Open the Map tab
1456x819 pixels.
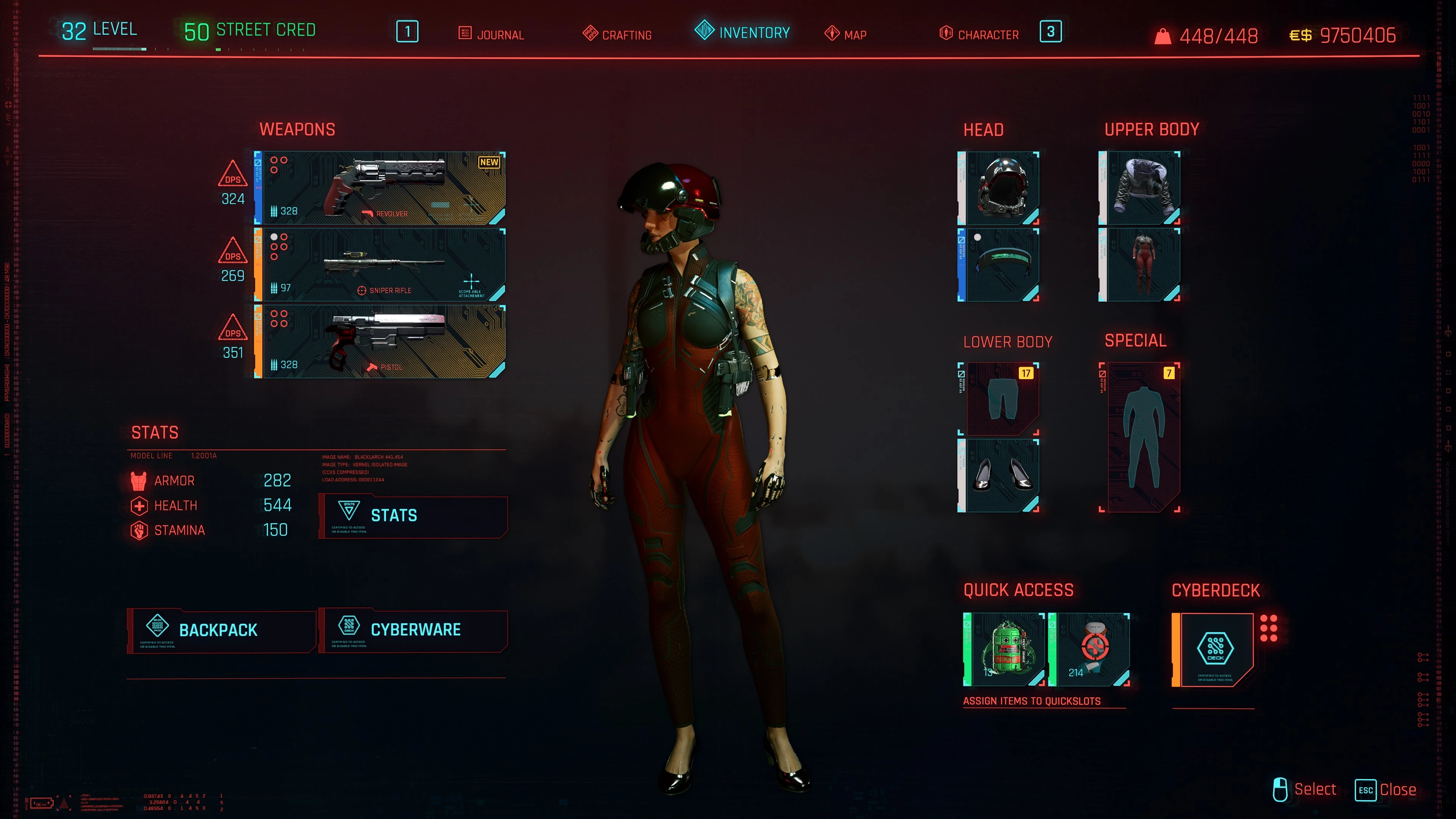click(846, 35)
